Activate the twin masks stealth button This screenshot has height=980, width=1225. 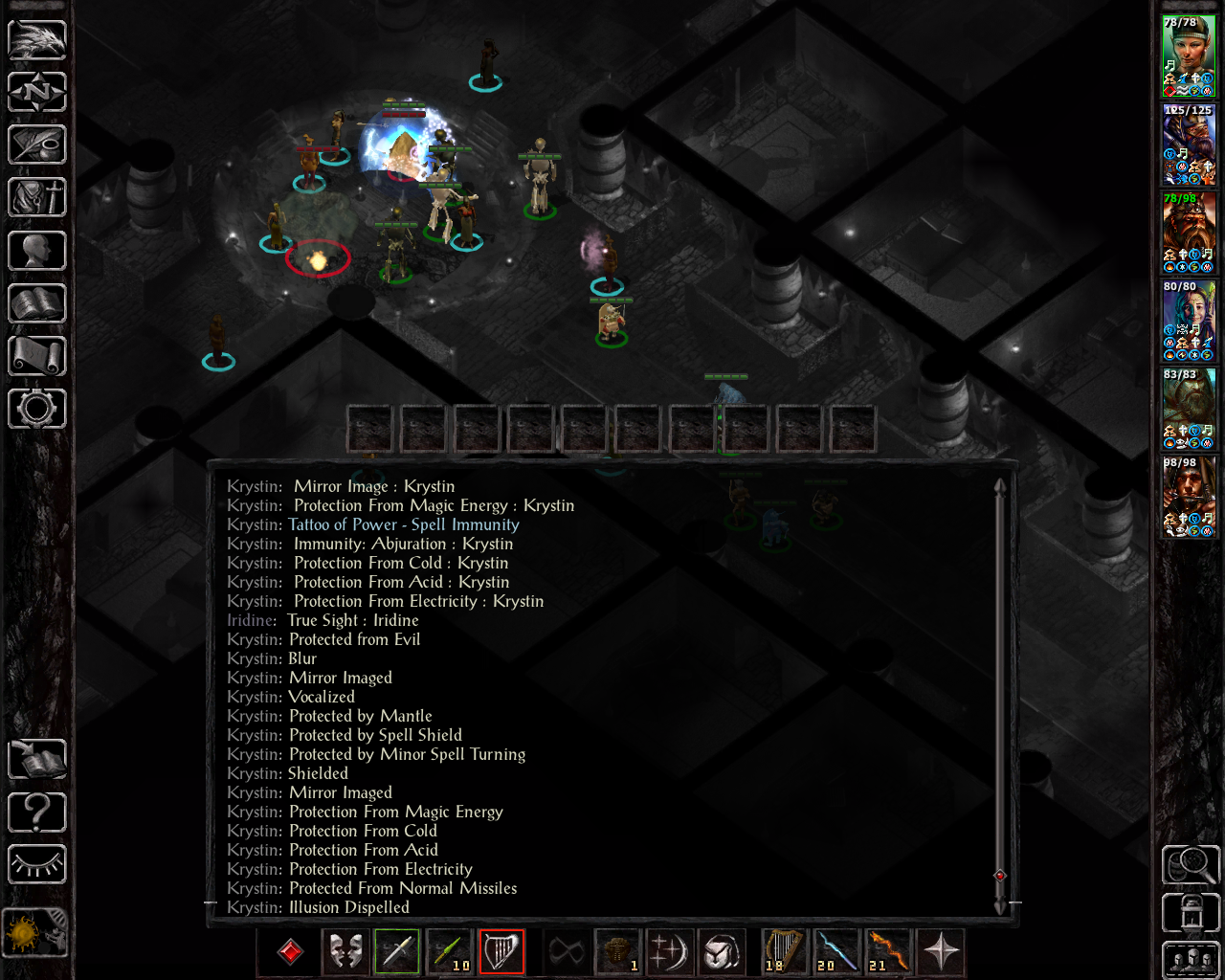pyautogui.click(x=345, y=951)
